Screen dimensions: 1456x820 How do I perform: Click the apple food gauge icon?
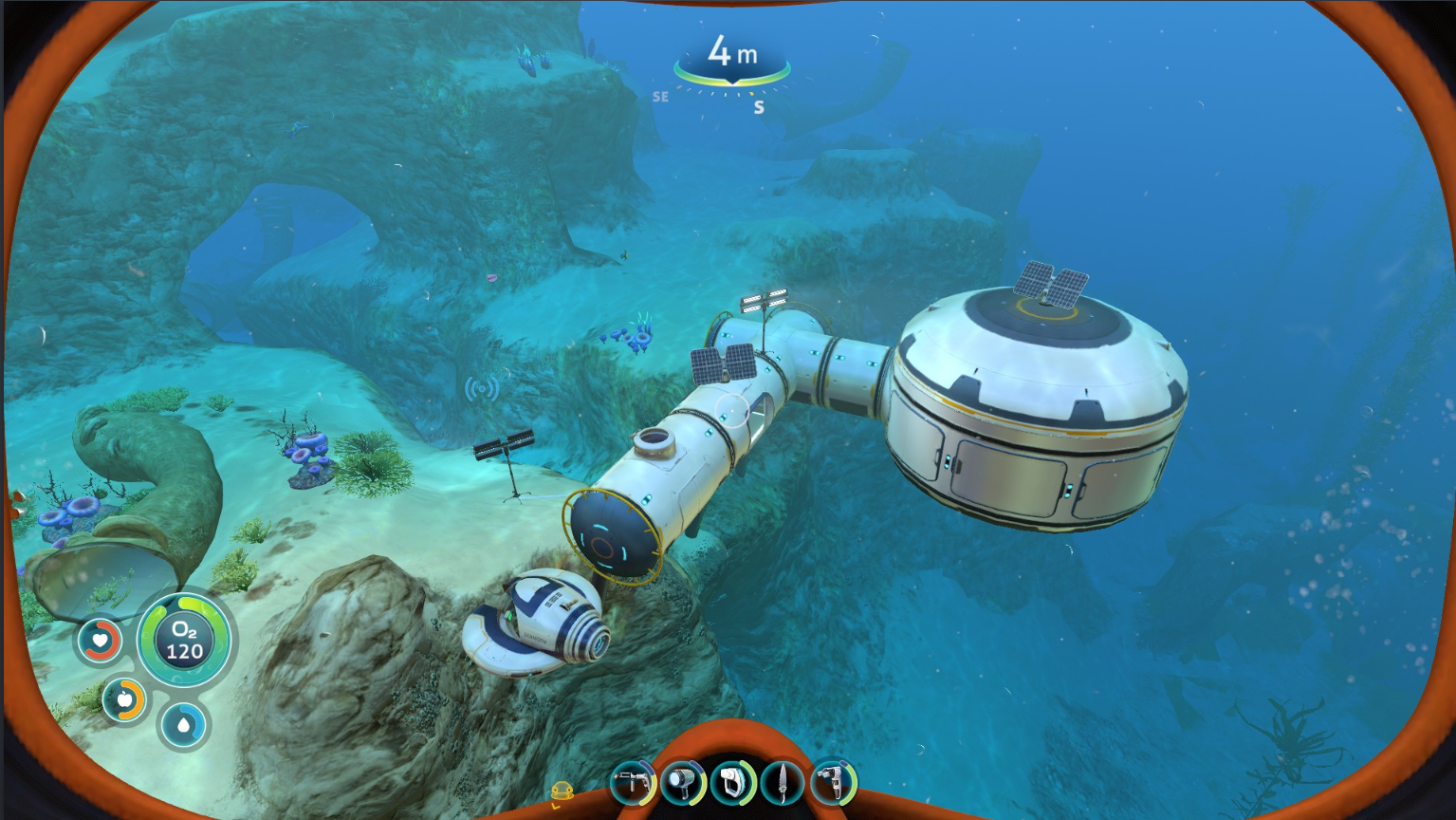click(123, 700)
